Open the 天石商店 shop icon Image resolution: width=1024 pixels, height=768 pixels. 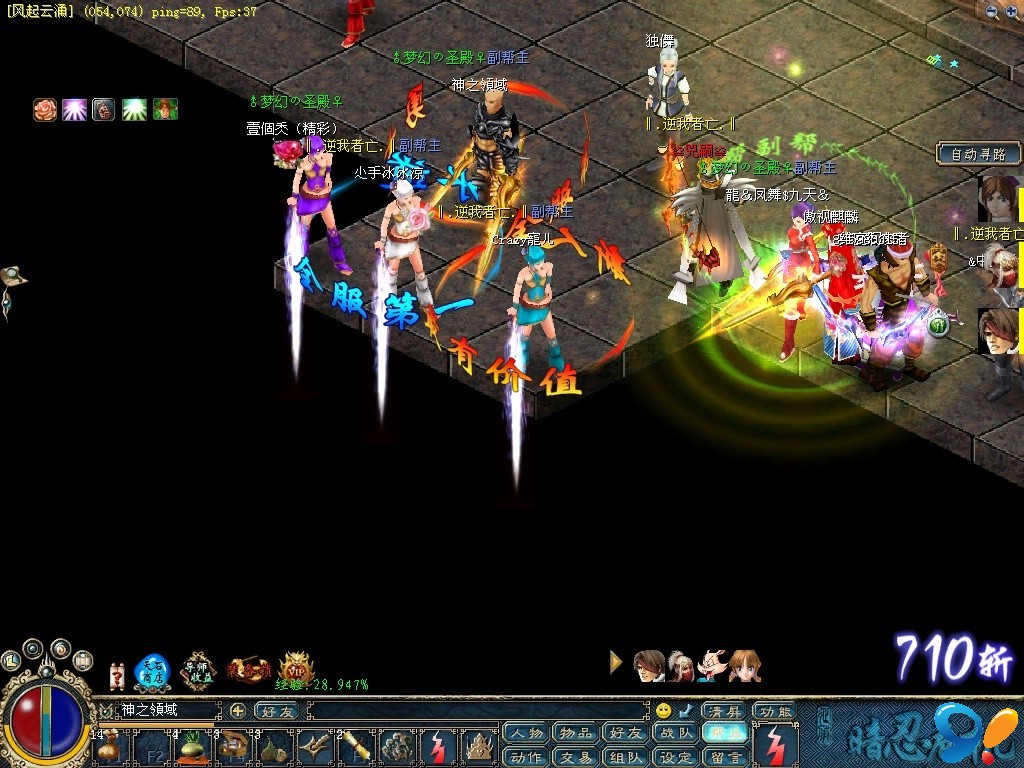[152, 672]
